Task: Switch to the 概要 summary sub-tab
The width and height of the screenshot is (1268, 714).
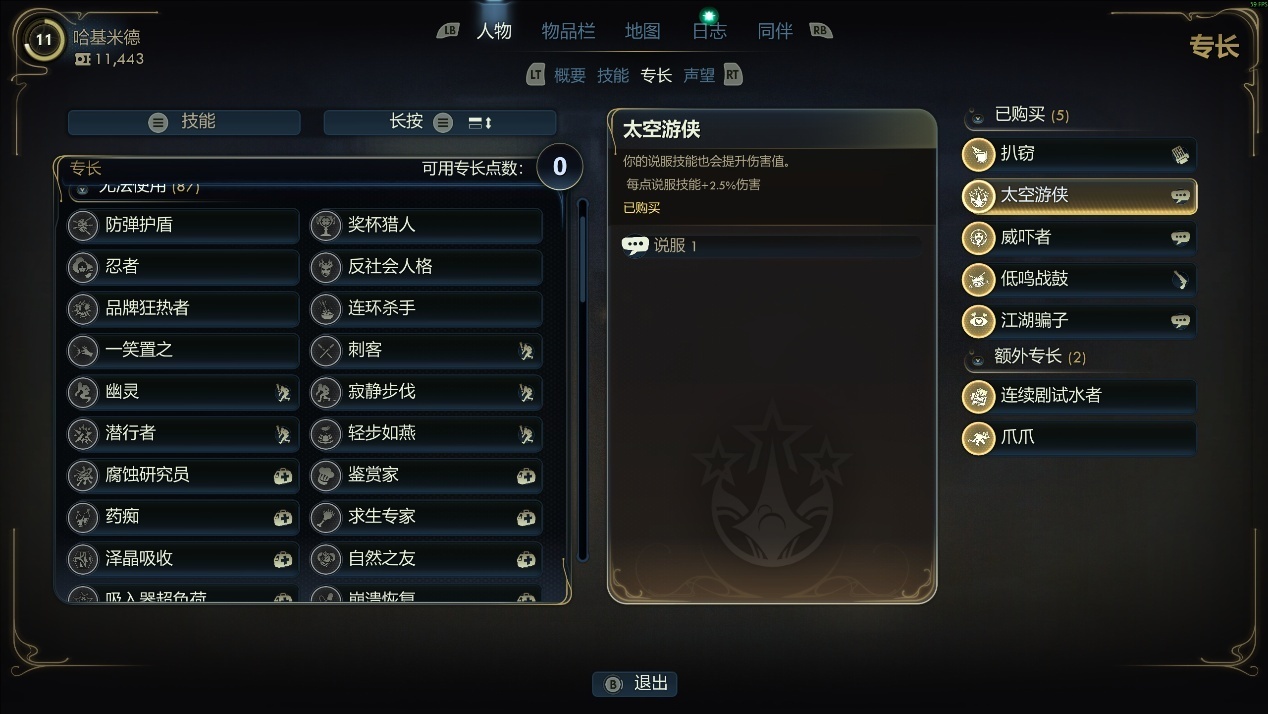Action: coord(570,75)
